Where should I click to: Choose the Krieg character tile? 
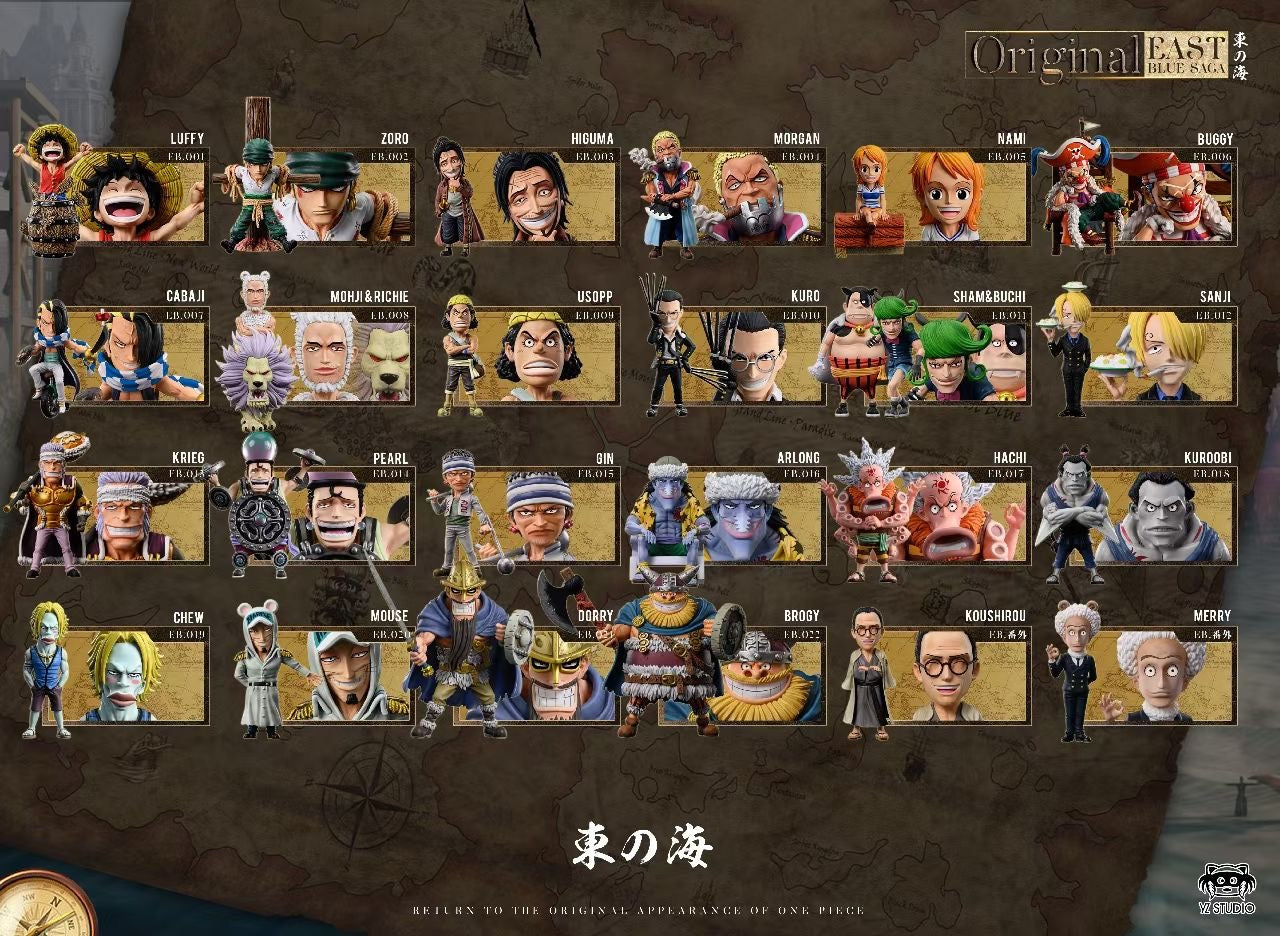point(130,514)
